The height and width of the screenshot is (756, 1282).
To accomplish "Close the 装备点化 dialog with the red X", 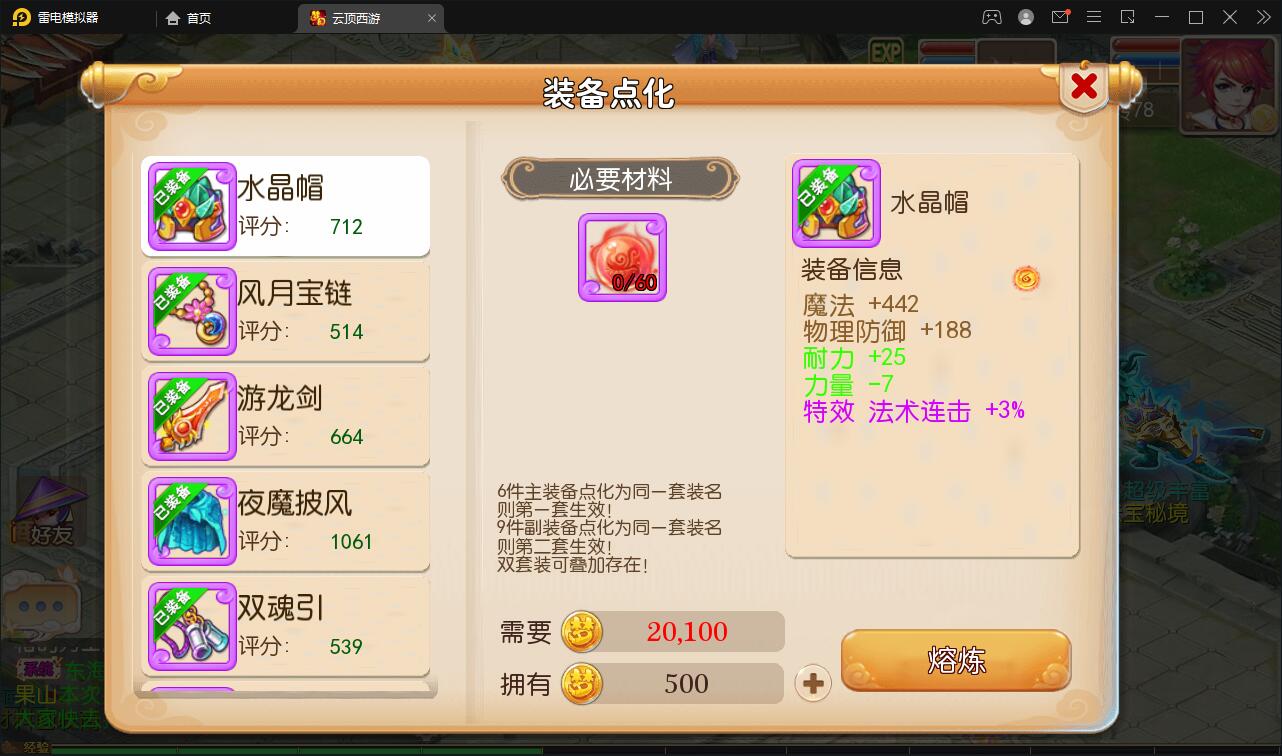I will (1084, 86).
